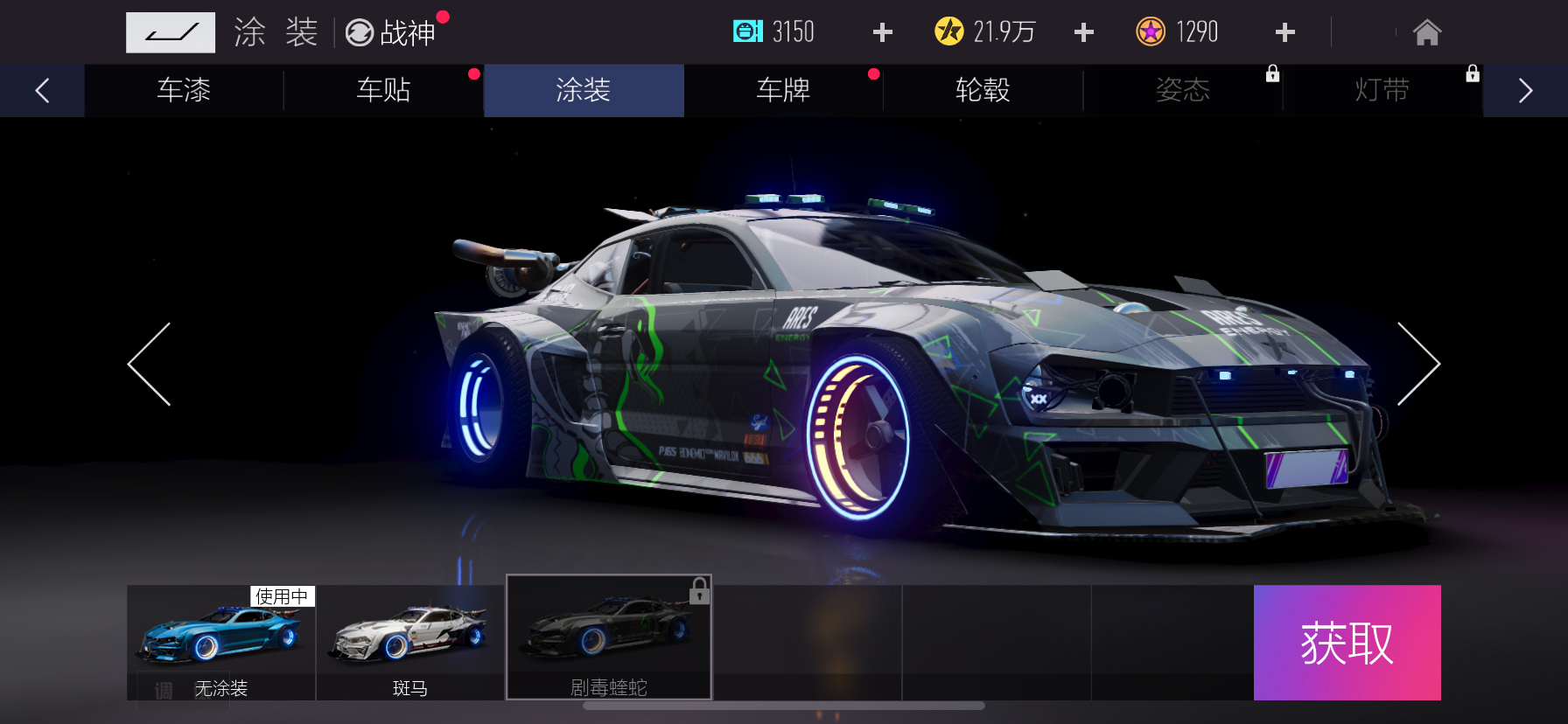Image resolution: width=1568 pixels, height=724 pixels.
Task: Open the 车漆 paint tab
Action: (184, 90)
